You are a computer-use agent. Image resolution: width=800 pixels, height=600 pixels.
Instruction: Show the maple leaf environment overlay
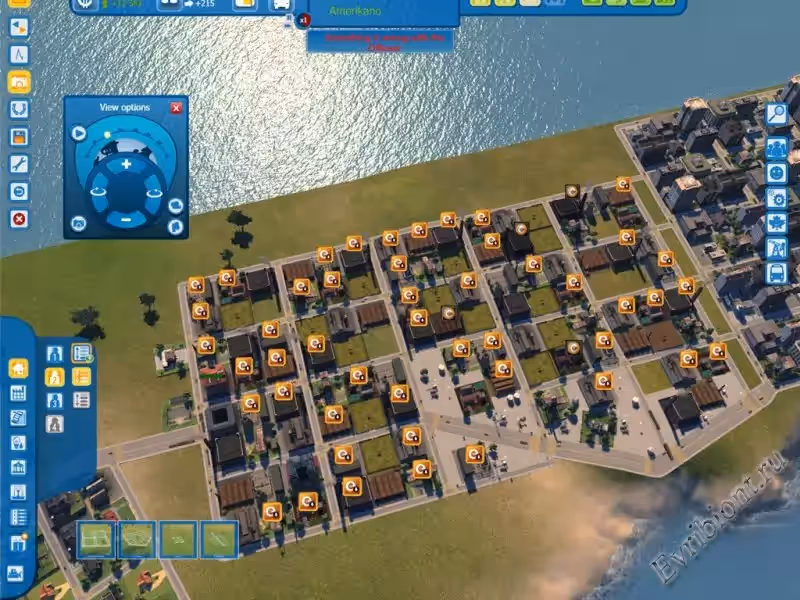pos(777,222)
